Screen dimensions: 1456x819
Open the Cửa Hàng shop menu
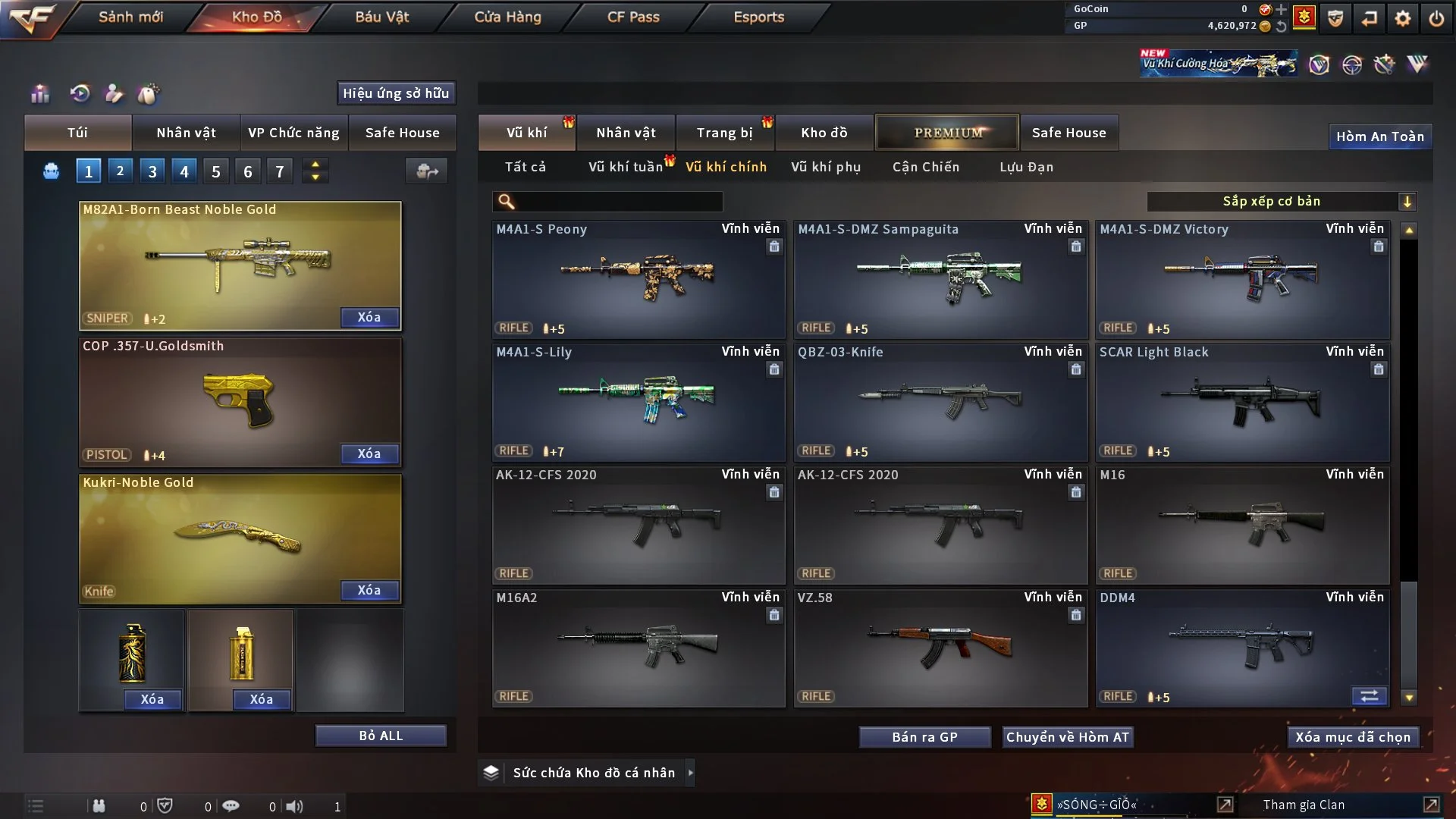(507, 17)
